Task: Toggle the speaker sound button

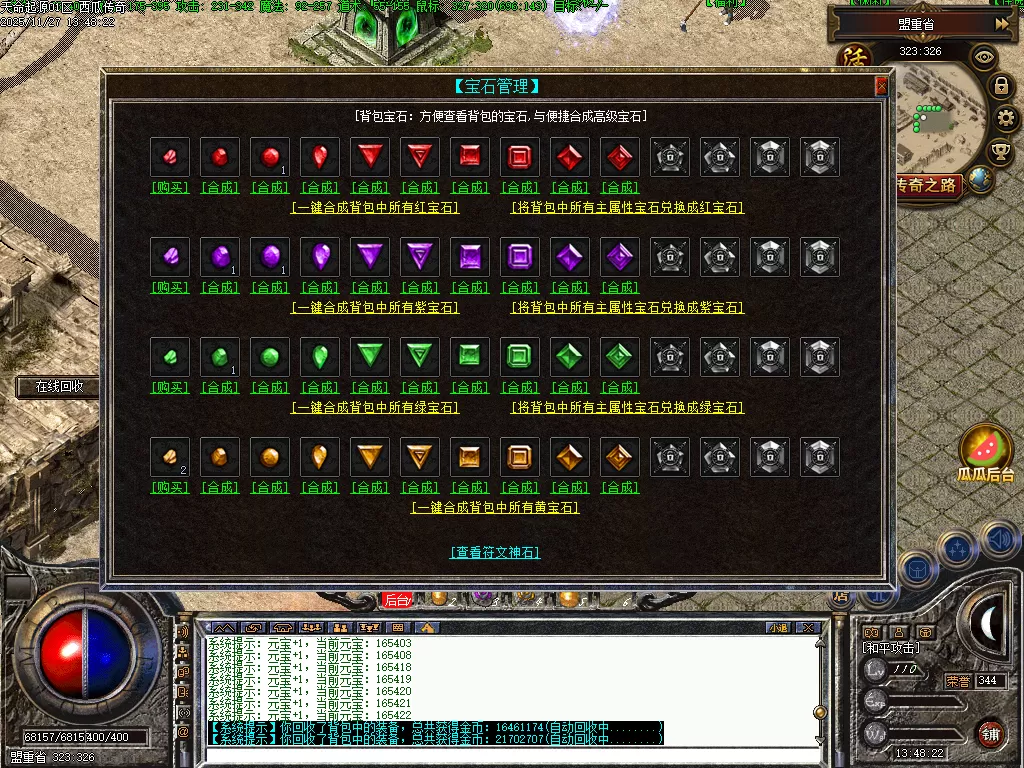Action: [1000, 541]
